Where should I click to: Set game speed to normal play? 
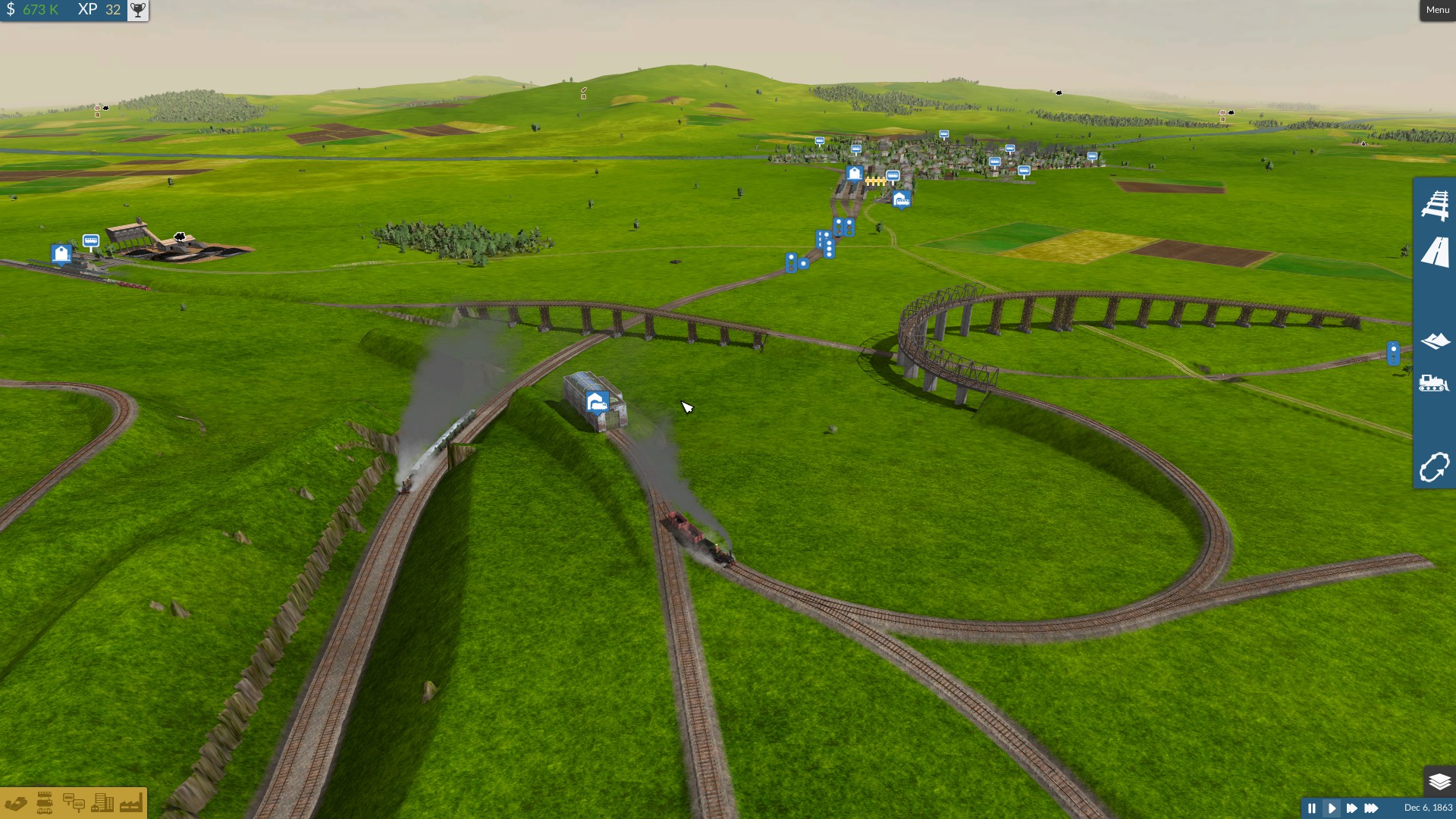click(1332, 808)
